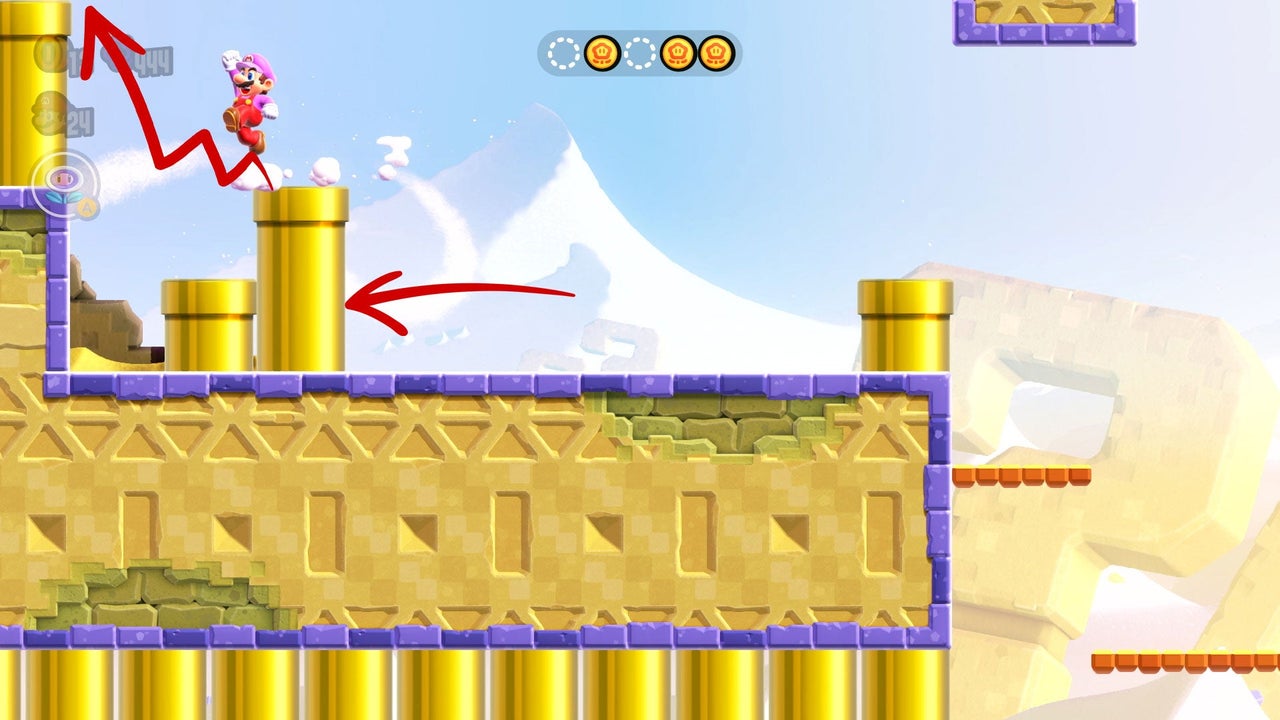Click the purple coin emblem on the Fire Flower bubble
This screenshot has height=720, width=1280.
62,176
